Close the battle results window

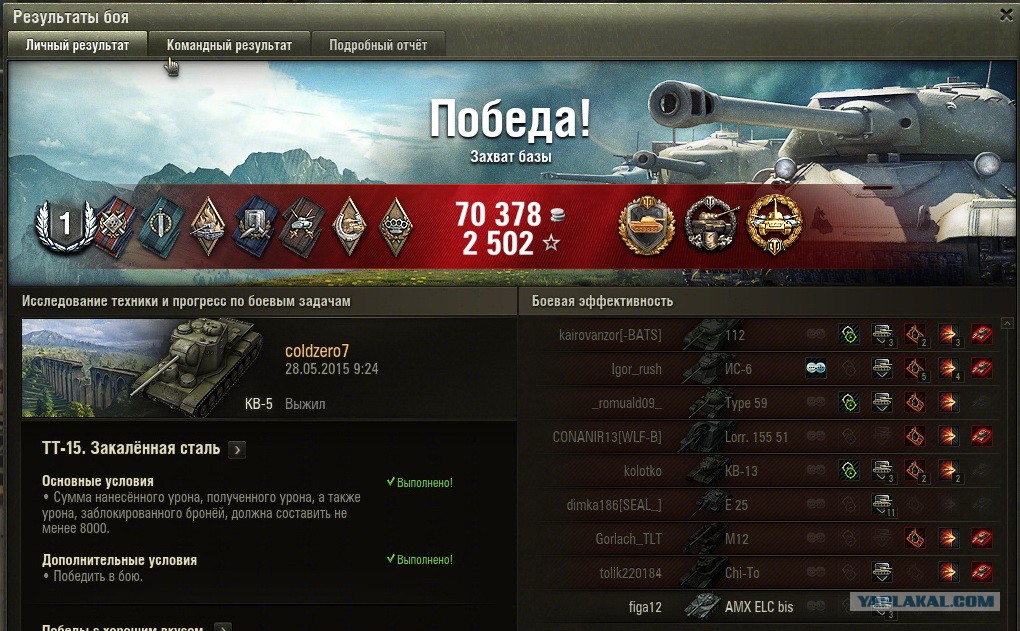pos(1007,14)
